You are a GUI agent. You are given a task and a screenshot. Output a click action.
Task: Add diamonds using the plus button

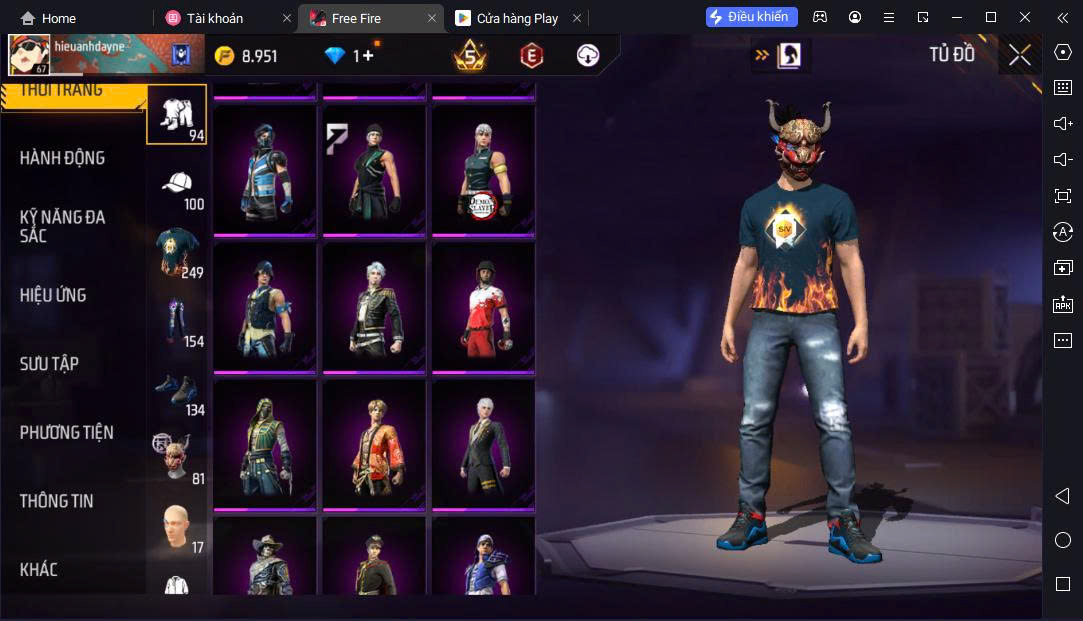tap(367, 56)
